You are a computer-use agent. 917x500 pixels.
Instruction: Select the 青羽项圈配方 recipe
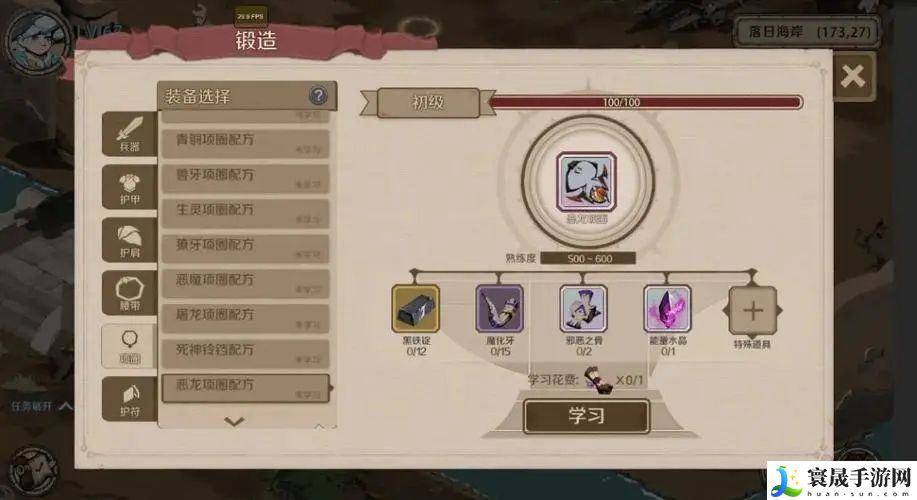pyautogui.click(x=245, y=143)
